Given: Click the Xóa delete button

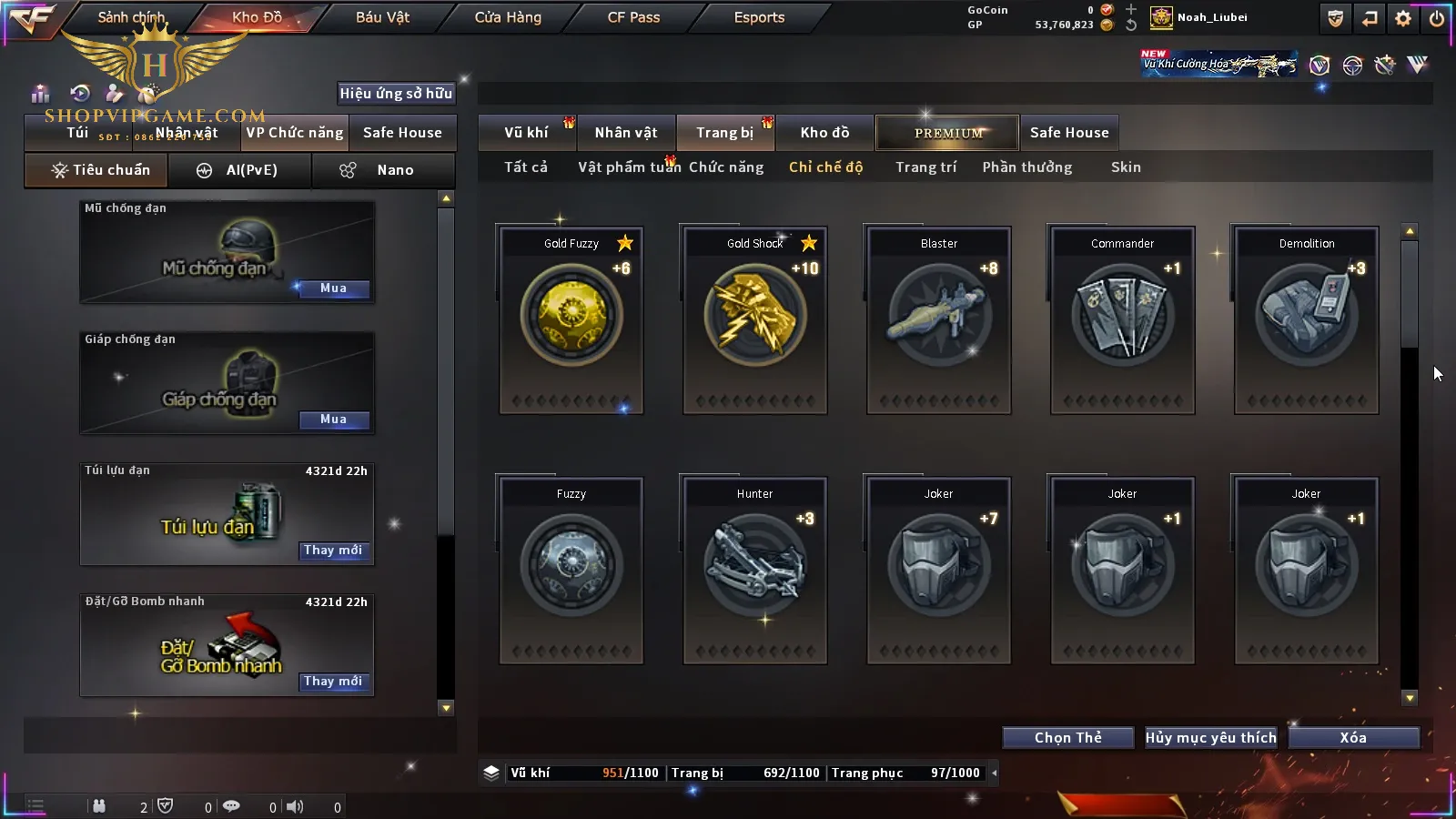Looking at the screenshot, I should [x=1353, y=738].
